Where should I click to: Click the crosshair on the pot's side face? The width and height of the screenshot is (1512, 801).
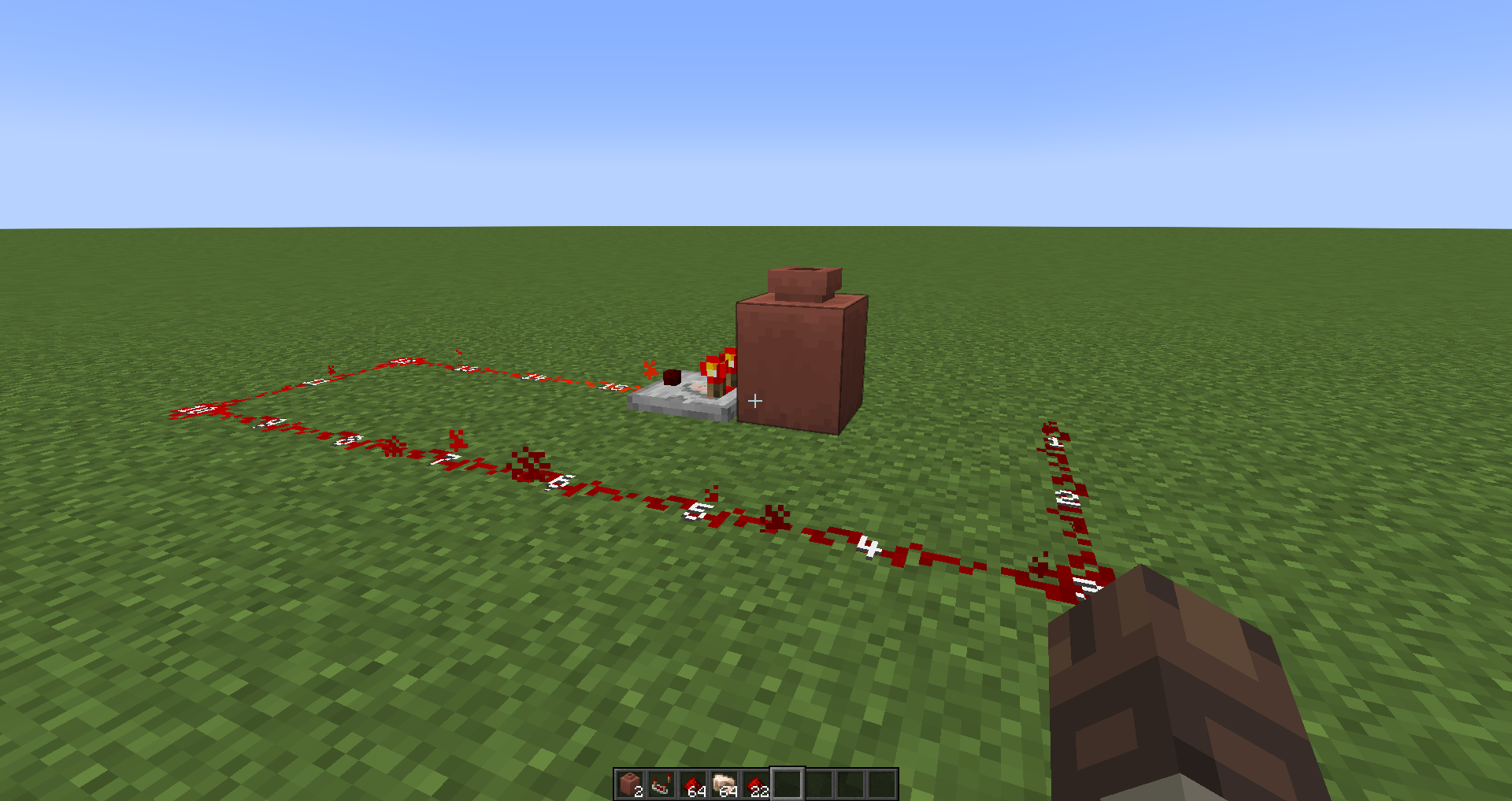pos(754,402)
